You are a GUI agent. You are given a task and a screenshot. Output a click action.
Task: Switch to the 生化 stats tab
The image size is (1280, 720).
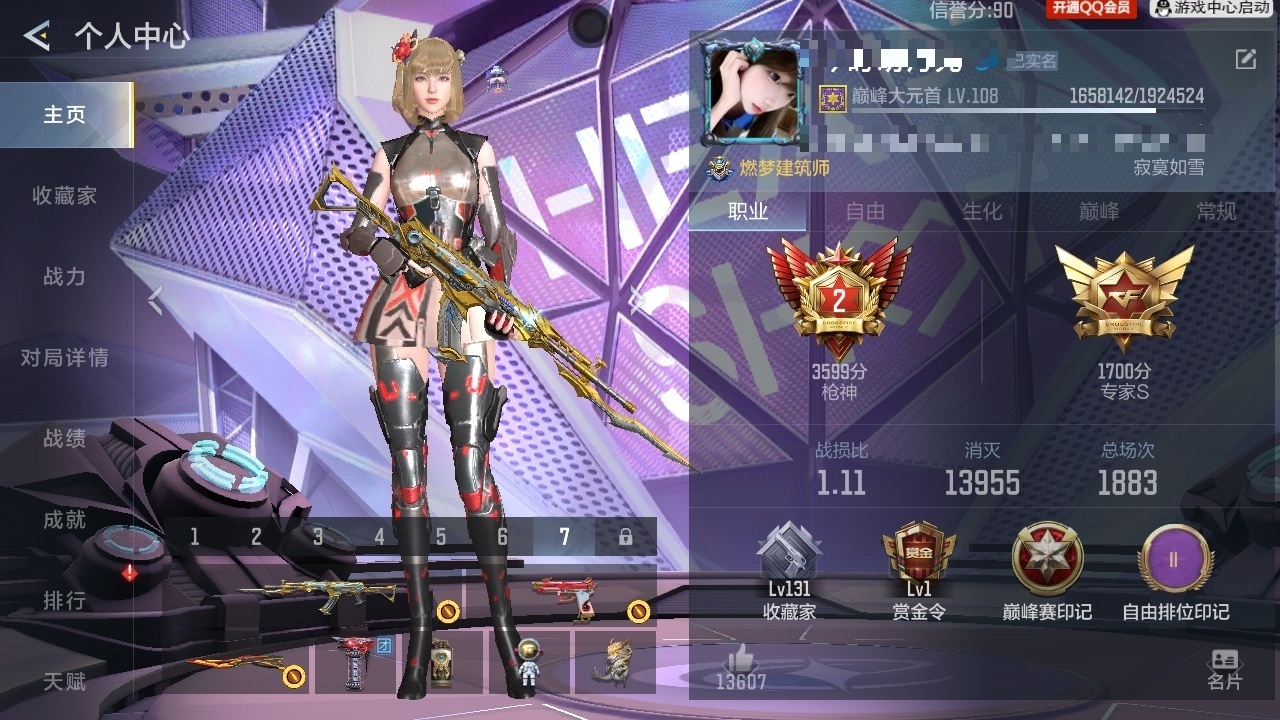tap(982, 212)
